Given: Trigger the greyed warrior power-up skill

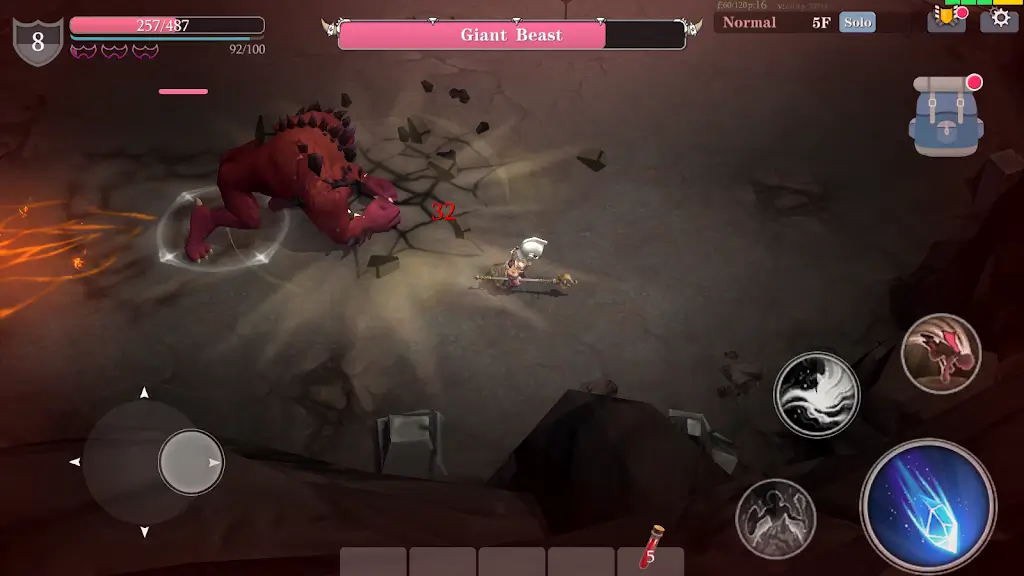Looking at the screenshot, I should pyautogui.click(x=775, y=518).
